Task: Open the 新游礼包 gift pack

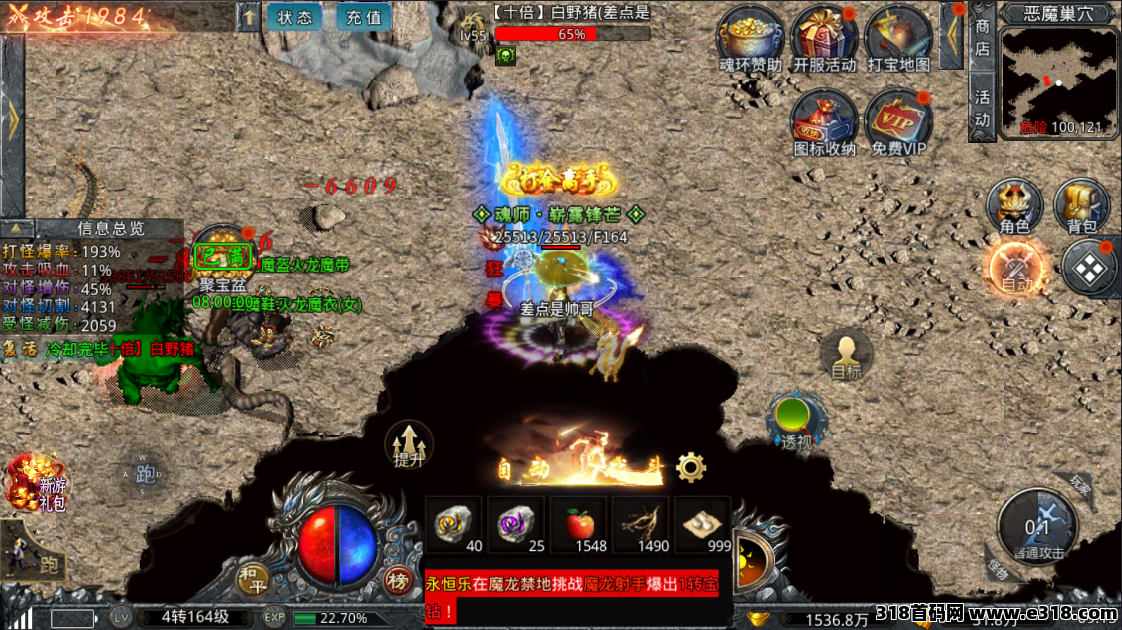Action: tap(37, 482)
